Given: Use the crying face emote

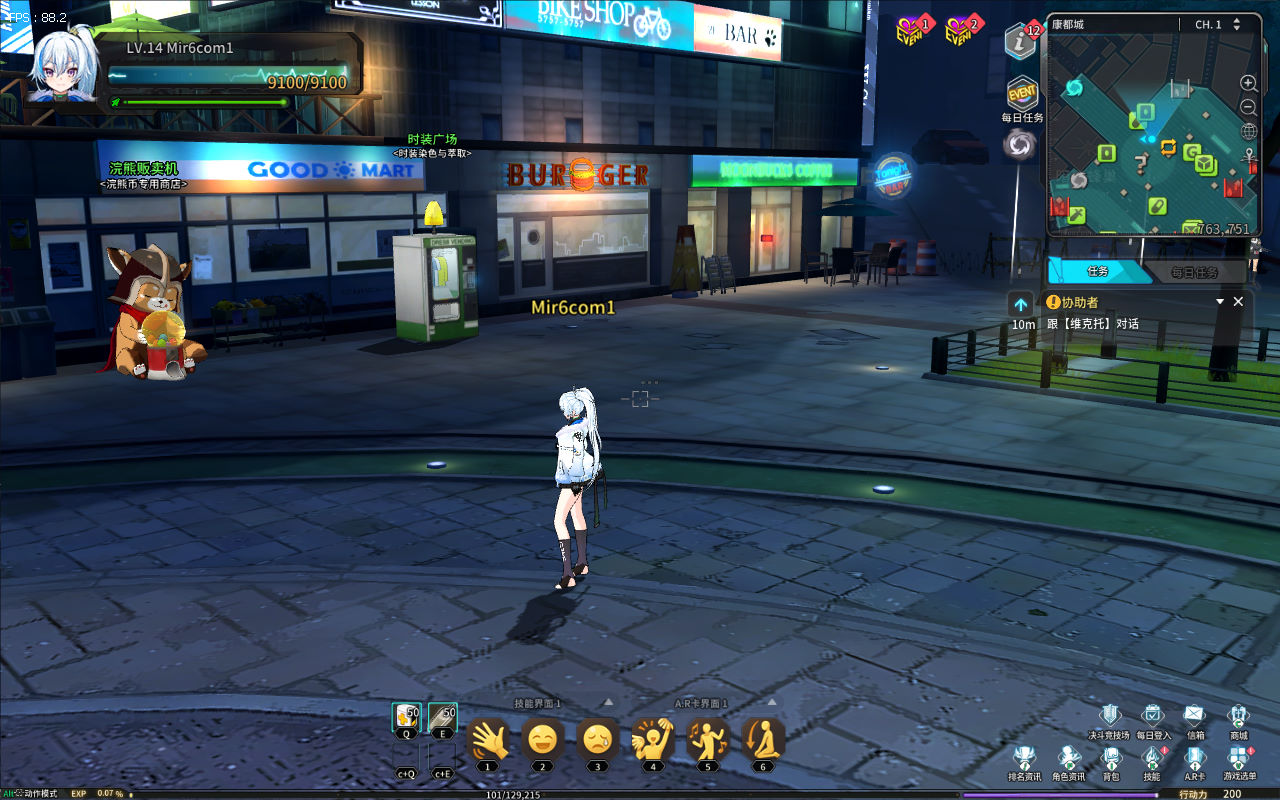Looking at the screenshot, I should tap(597, 740).
